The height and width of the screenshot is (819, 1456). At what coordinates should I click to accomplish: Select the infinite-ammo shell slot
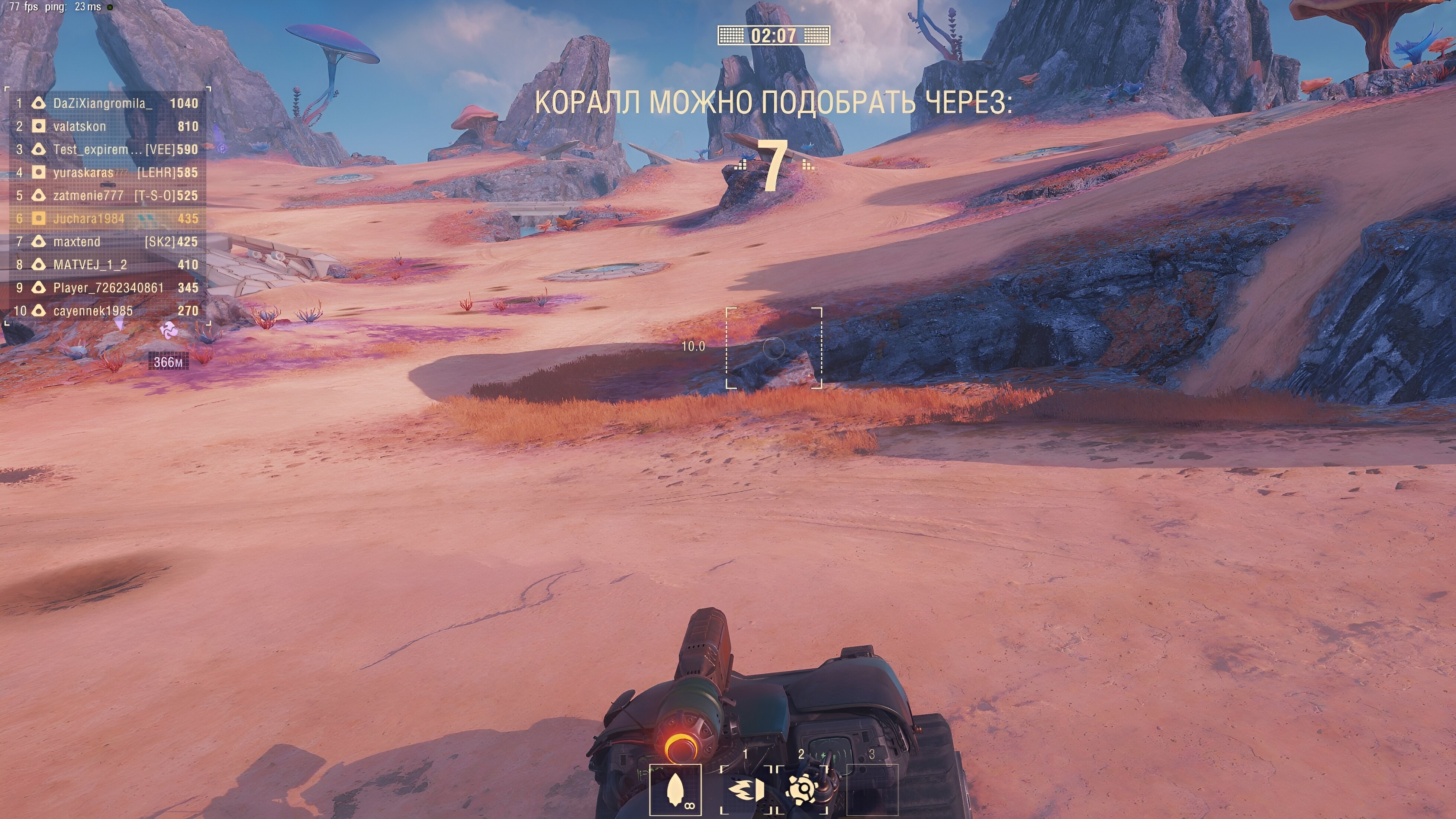coord(676,789)
